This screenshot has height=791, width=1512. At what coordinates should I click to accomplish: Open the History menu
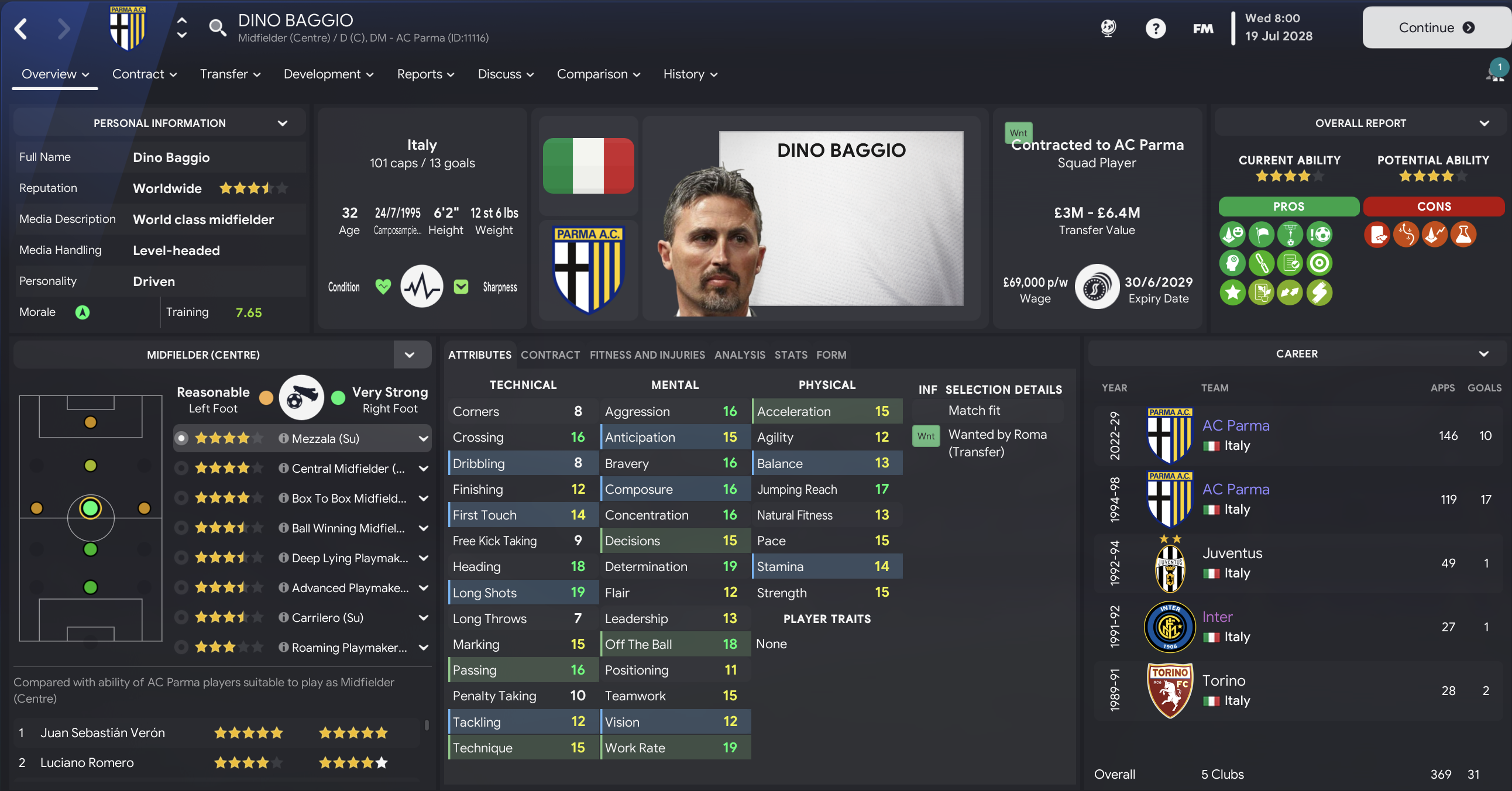tap(690, 74)
